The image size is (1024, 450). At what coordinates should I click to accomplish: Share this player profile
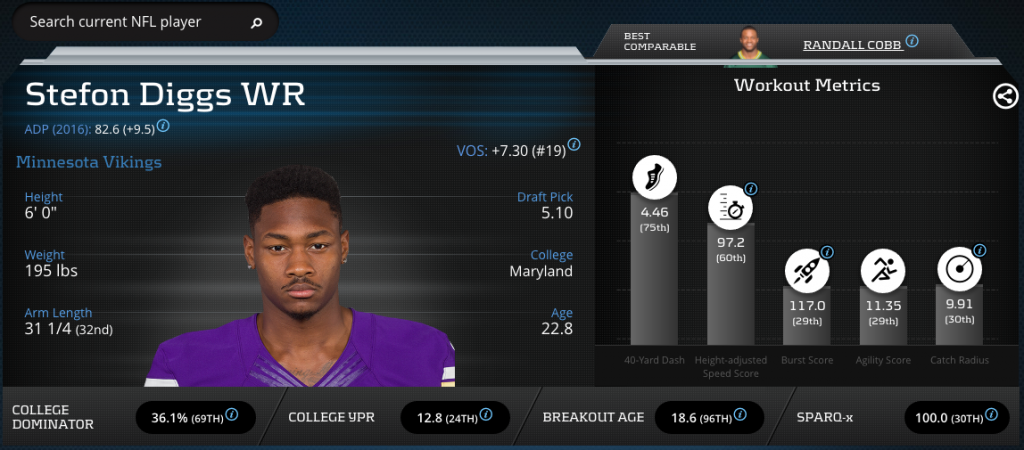[x=1005, y=96]
